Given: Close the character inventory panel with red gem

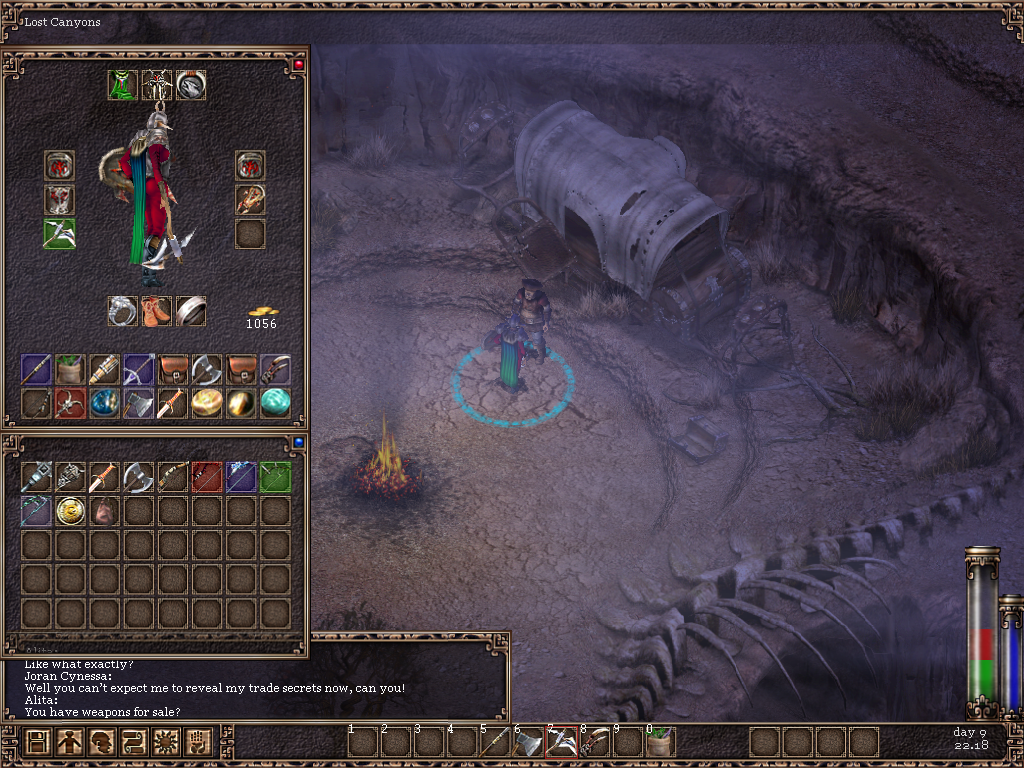Looking at the screenshot, I should (298, 65).
